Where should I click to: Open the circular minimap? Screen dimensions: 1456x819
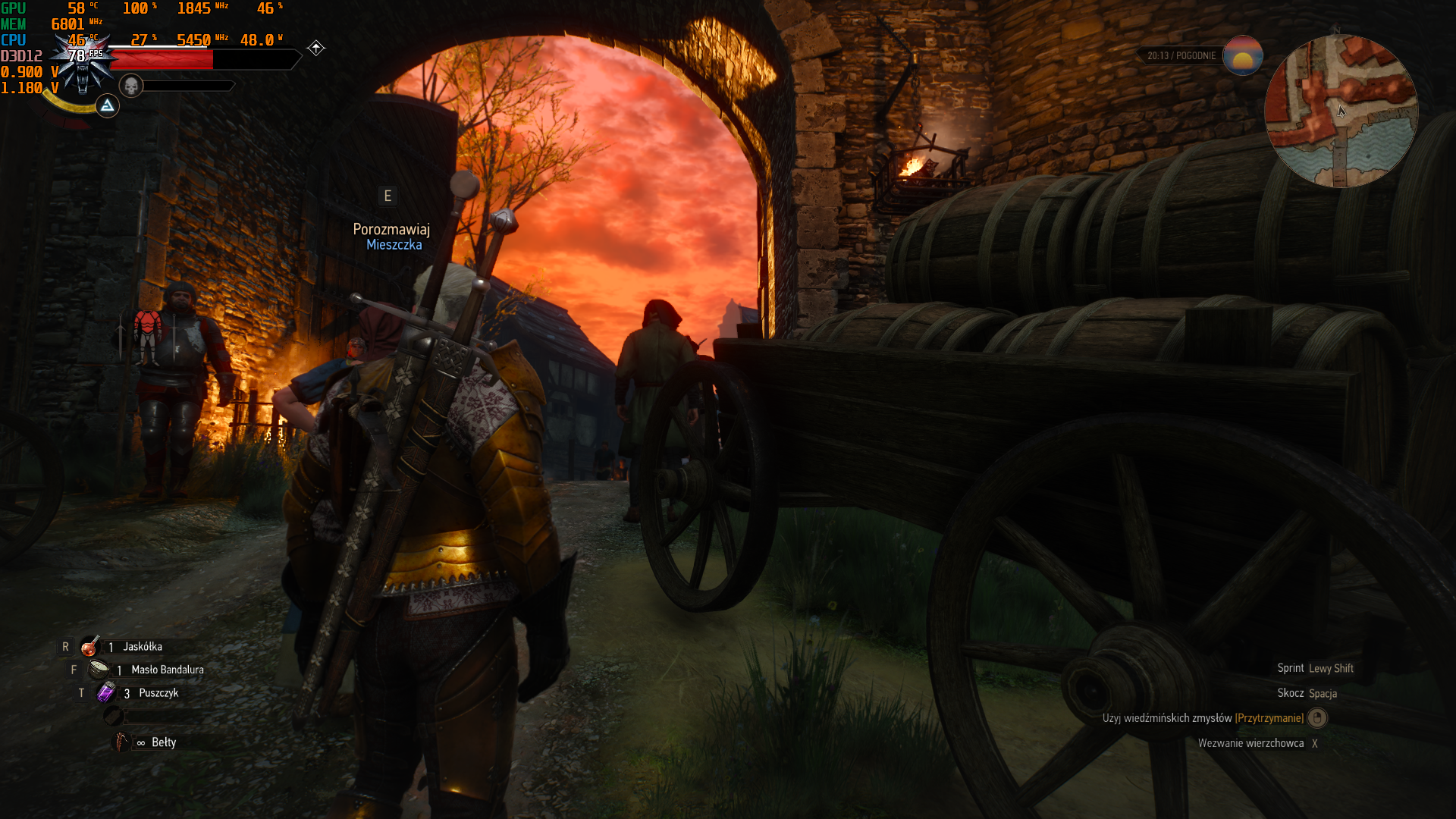coord(1341,111)
